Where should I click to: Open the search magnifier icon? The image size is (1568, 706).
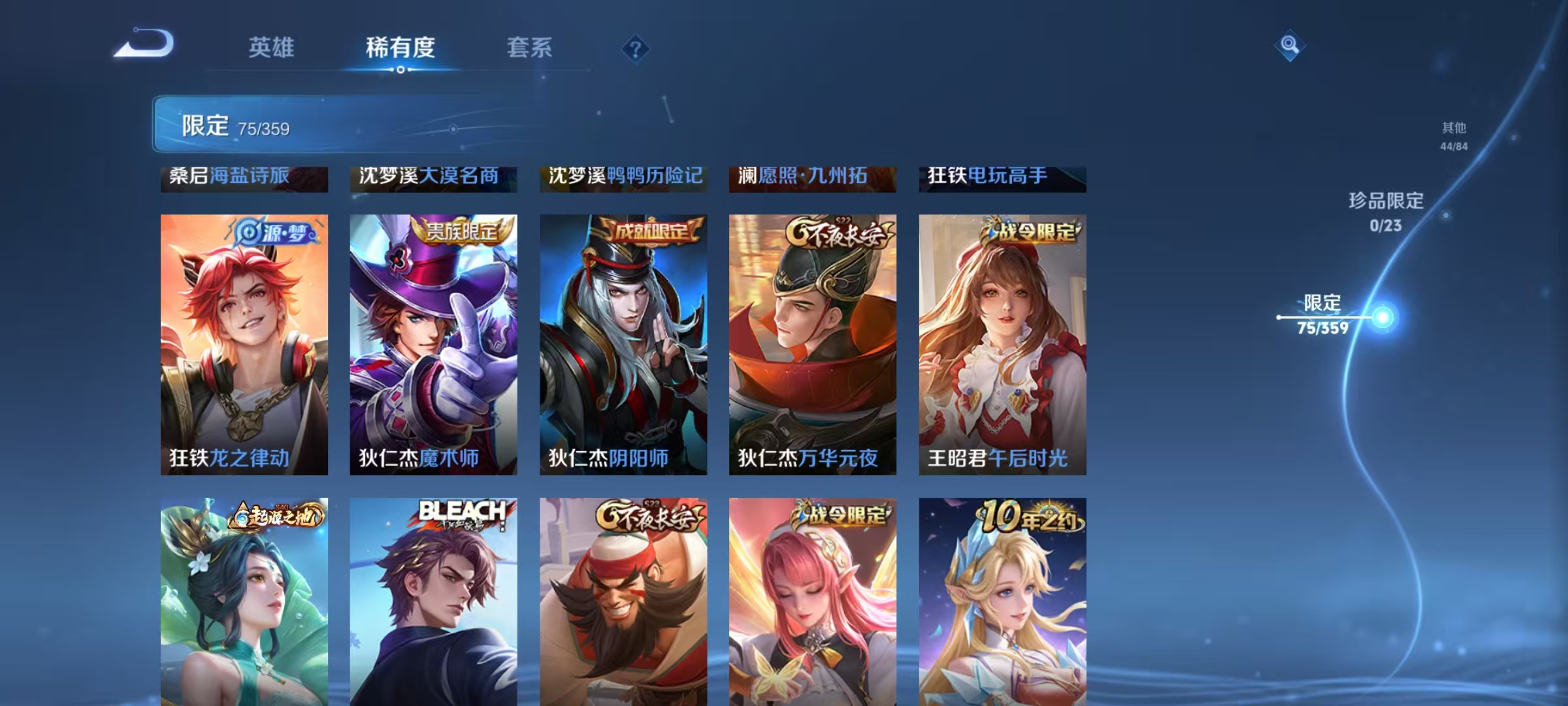1290,45
